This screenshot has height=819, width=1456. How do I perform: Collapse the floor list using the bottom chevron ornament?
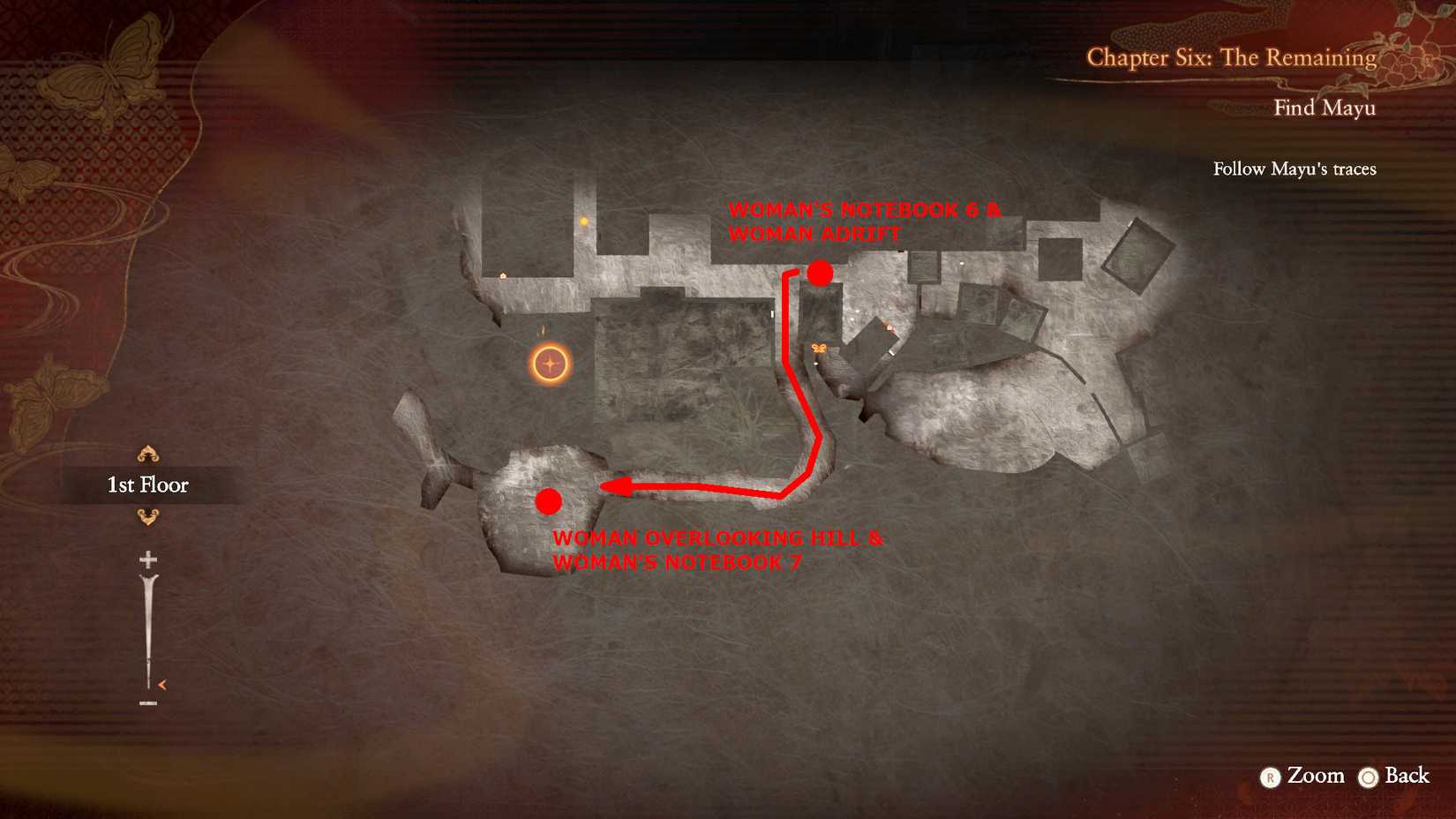(148, 518)
